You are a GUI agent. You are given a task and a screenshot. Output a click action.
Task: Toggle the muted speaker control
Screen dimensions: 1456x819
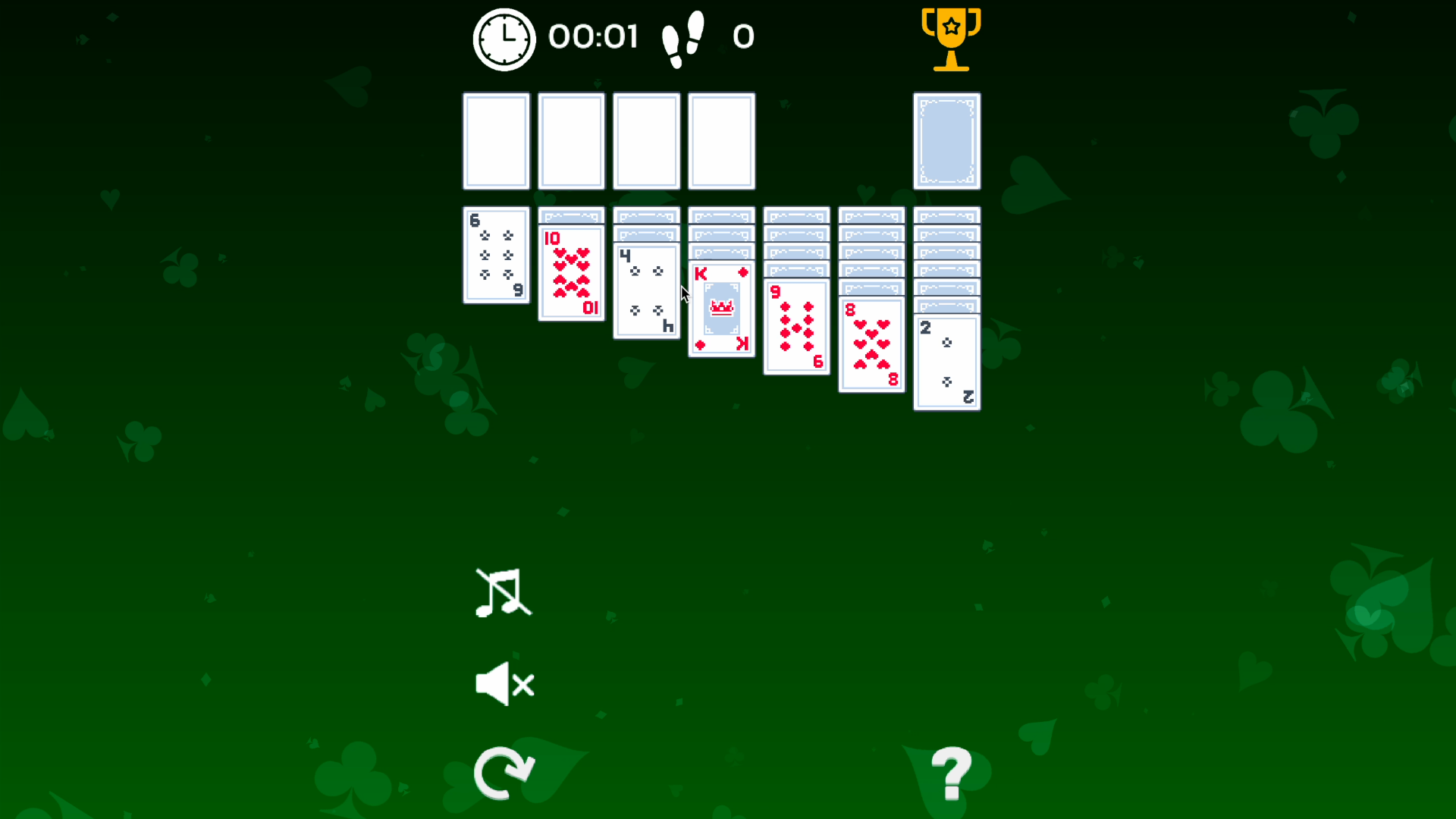click(x=503, y=683)
